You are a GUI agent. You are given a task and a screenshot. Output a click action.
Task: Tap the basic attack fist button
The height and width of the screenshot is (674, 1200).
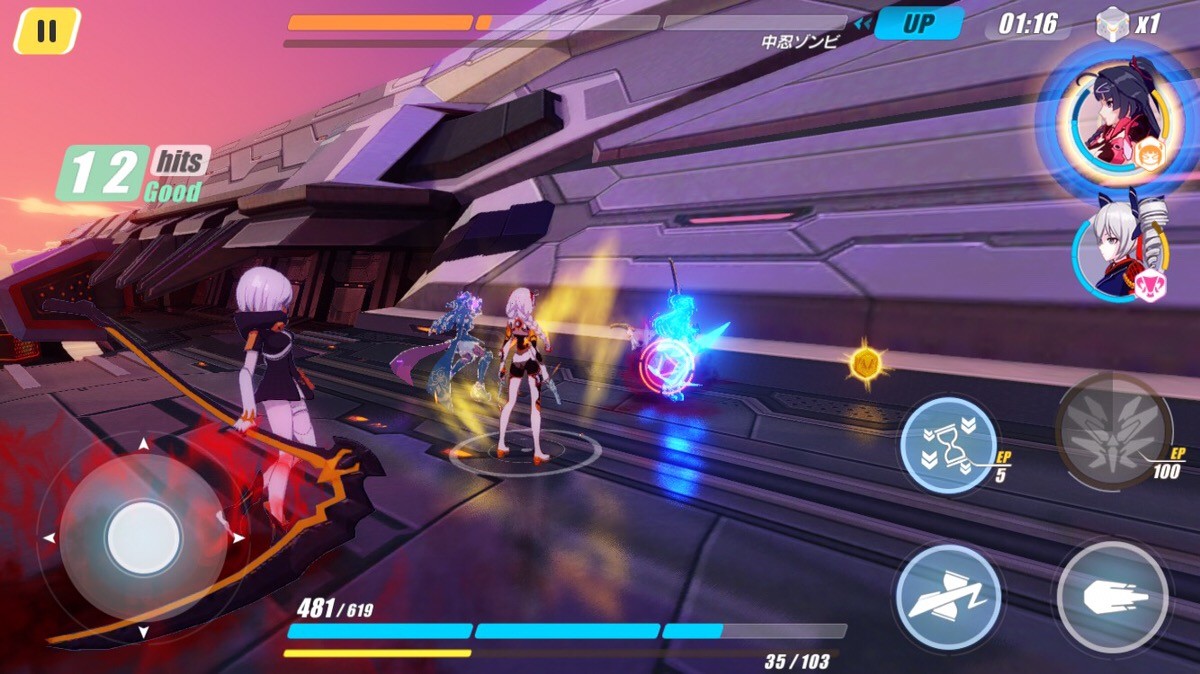1112,597
